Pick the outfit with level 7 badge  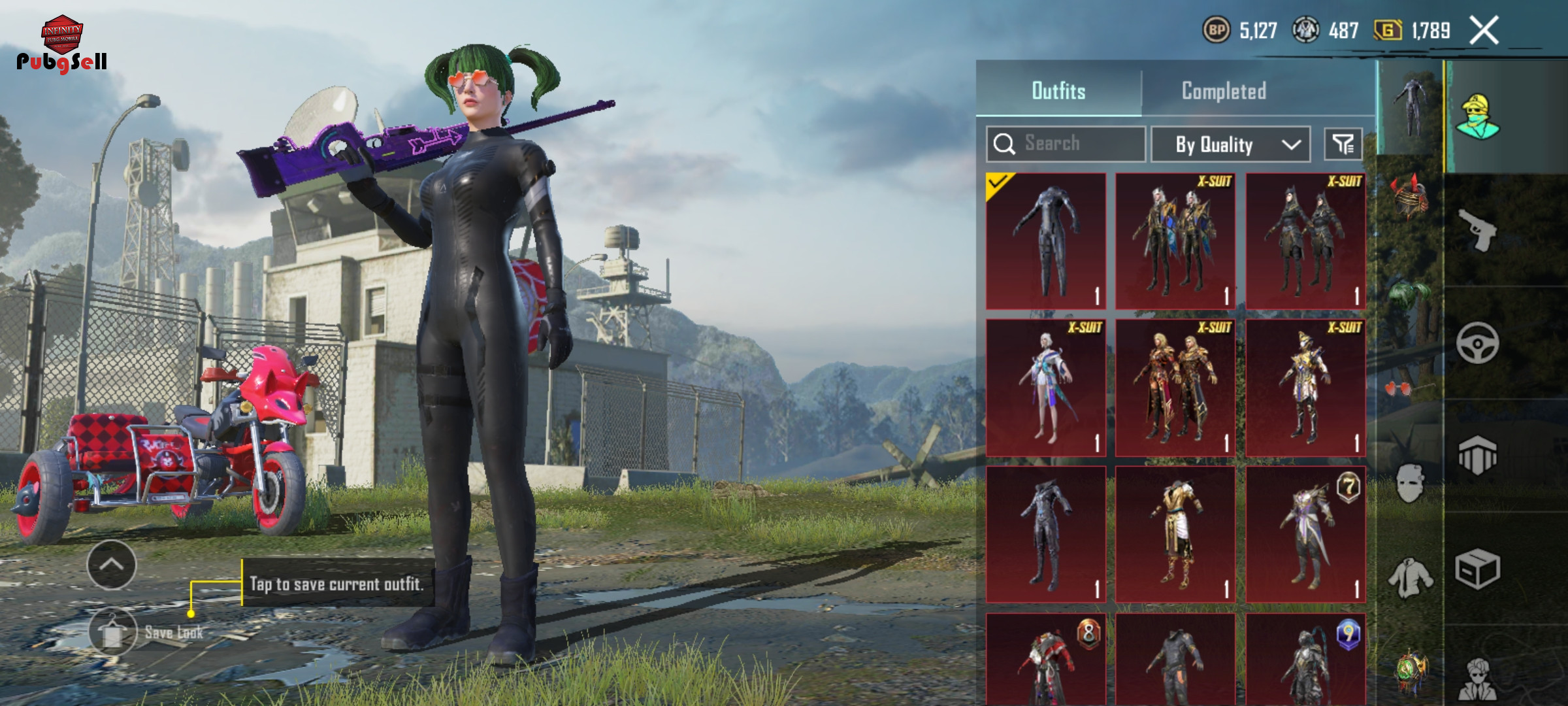tap(1305, 534)
